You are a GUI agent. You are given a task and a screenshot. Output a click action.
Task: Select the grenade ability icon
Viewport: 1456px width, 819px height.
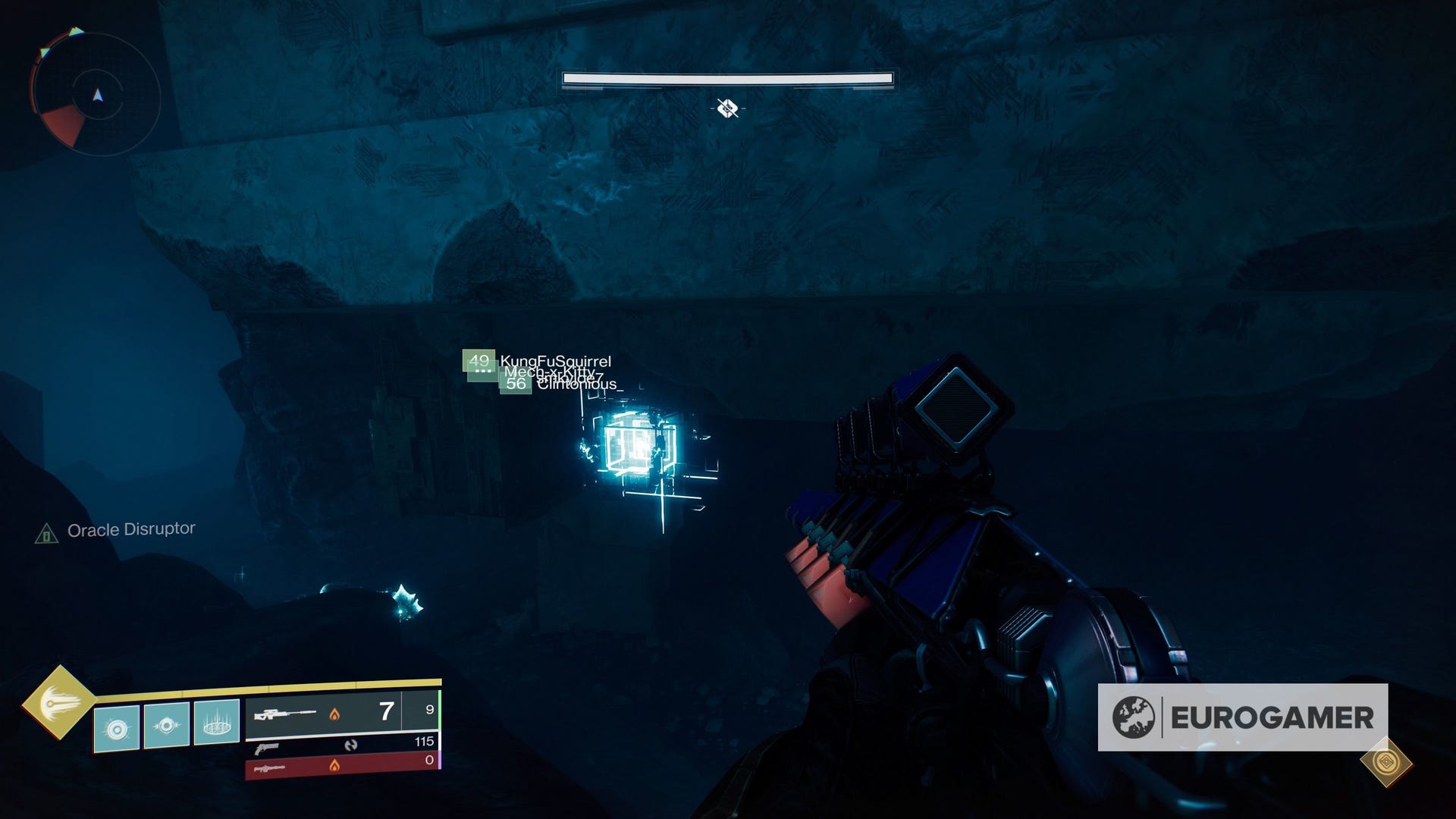[x=116, y=729]
